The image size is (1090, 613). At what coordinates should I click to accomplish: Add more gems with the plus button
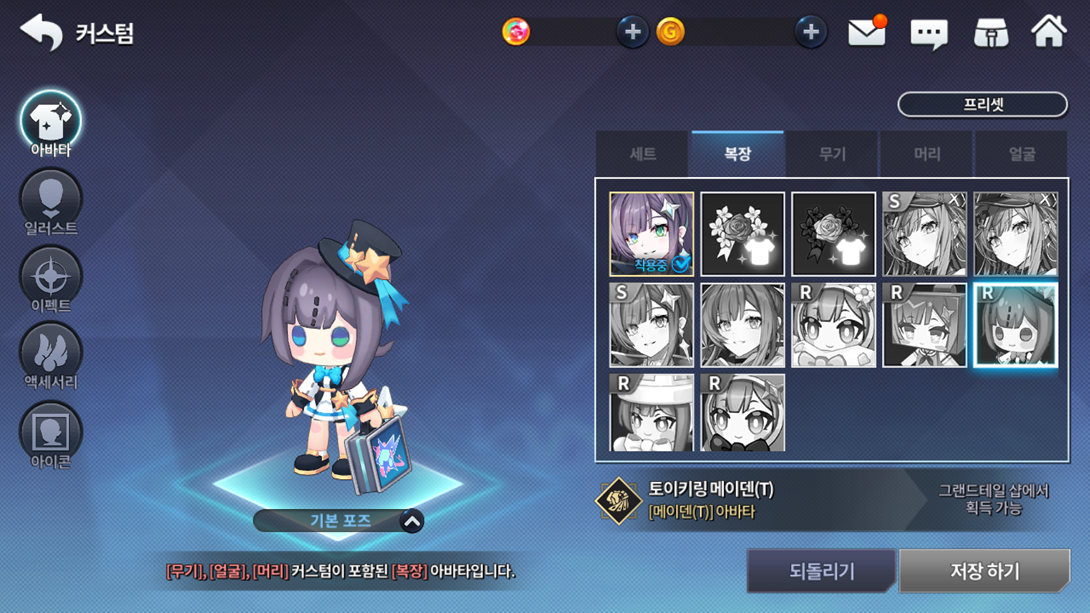(x=632, y=32)
